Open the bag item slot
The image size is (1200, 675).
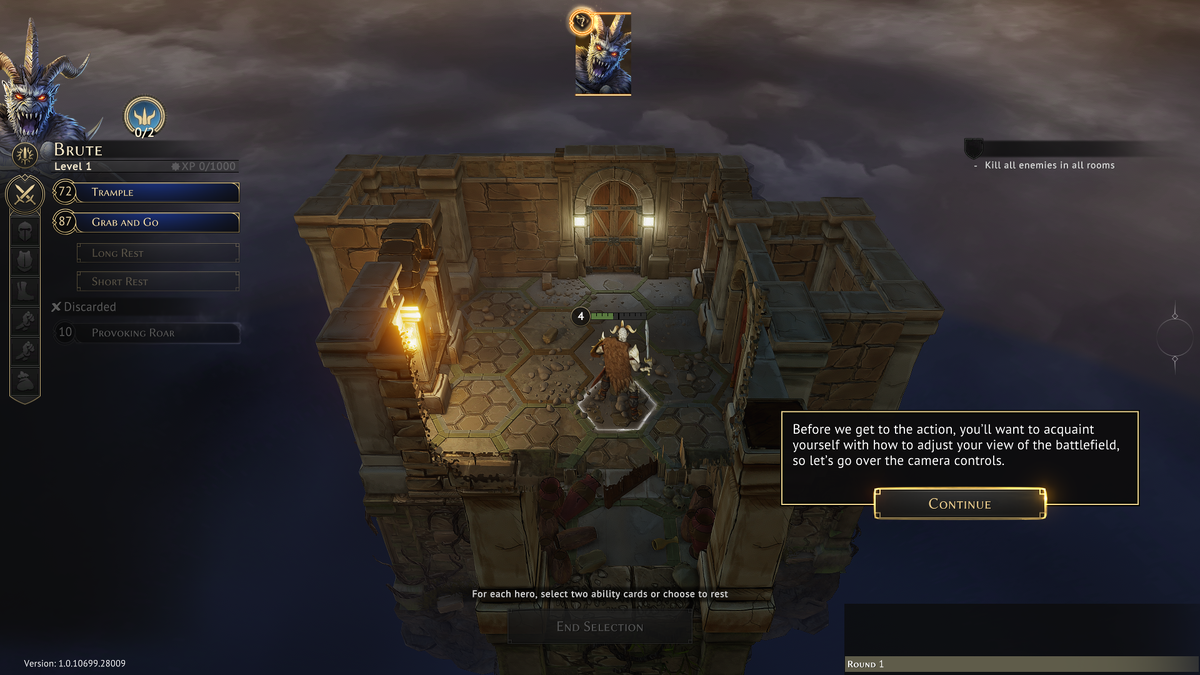click(24, 381)
